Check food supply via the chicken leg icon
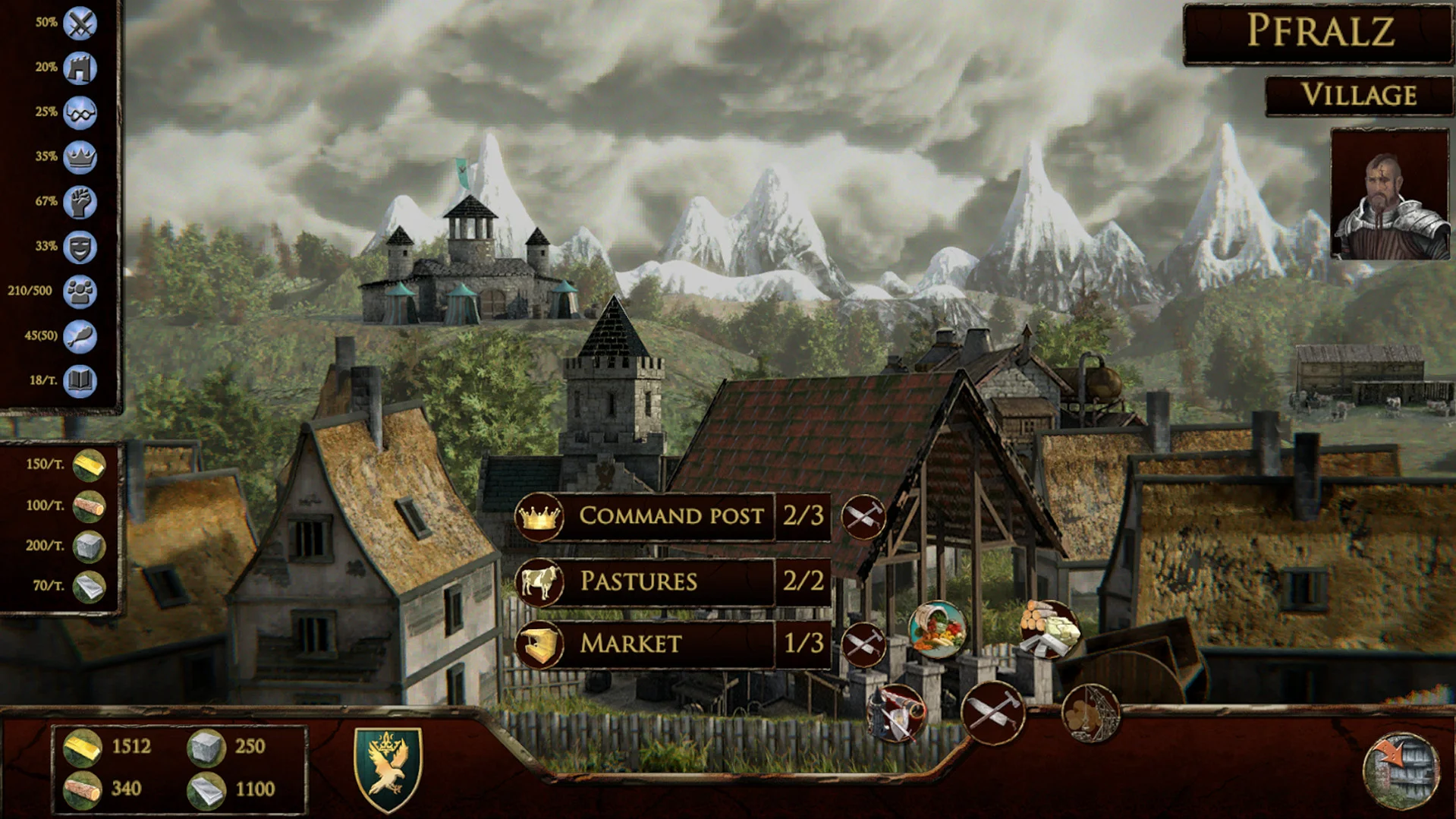 [x=79, y=335]
